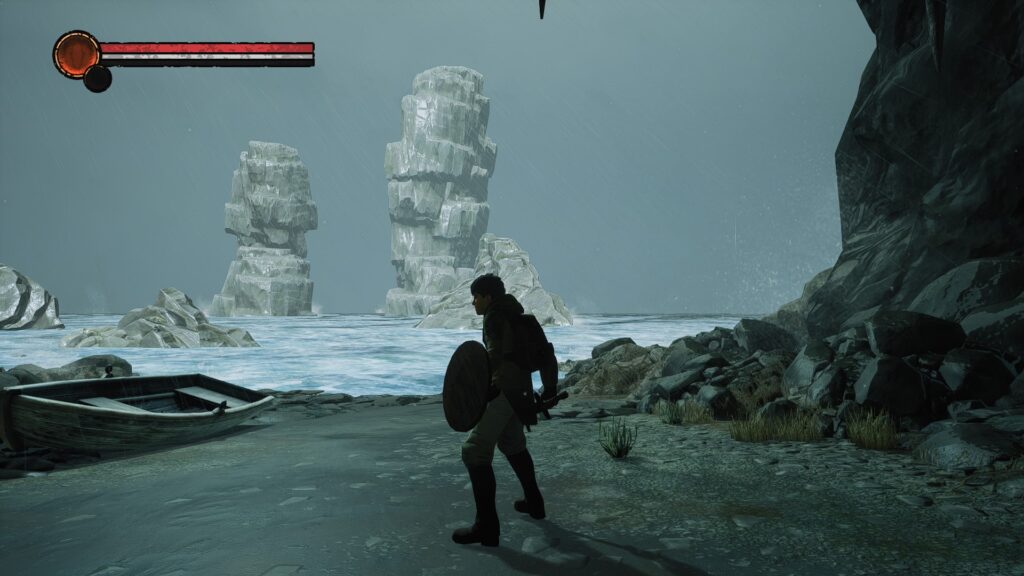Select the small dark round slot under the emblem
1024x576 pixels.
[x=97, y=79]
